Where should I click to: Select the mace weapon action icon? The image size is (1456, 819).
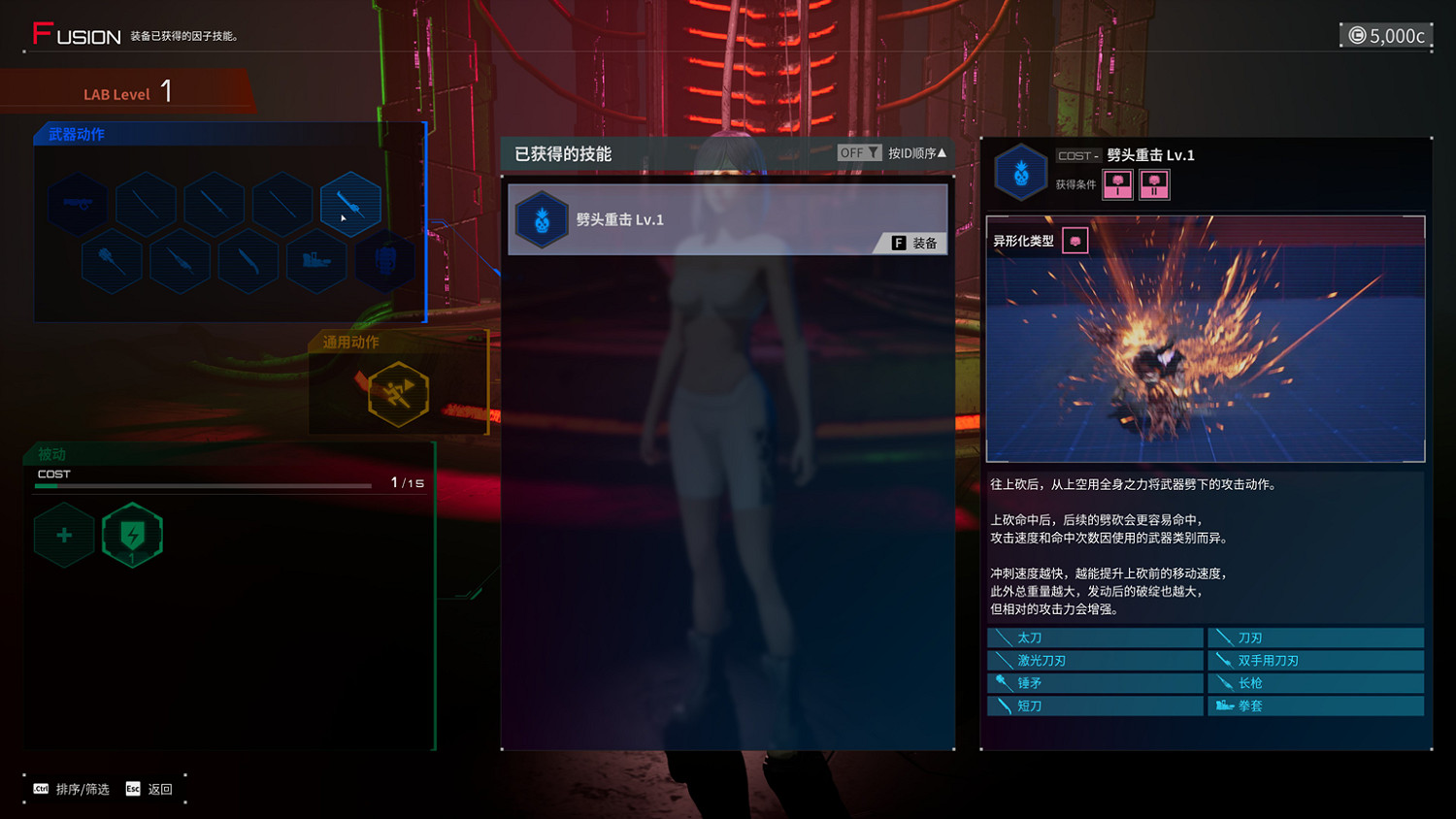112,260
